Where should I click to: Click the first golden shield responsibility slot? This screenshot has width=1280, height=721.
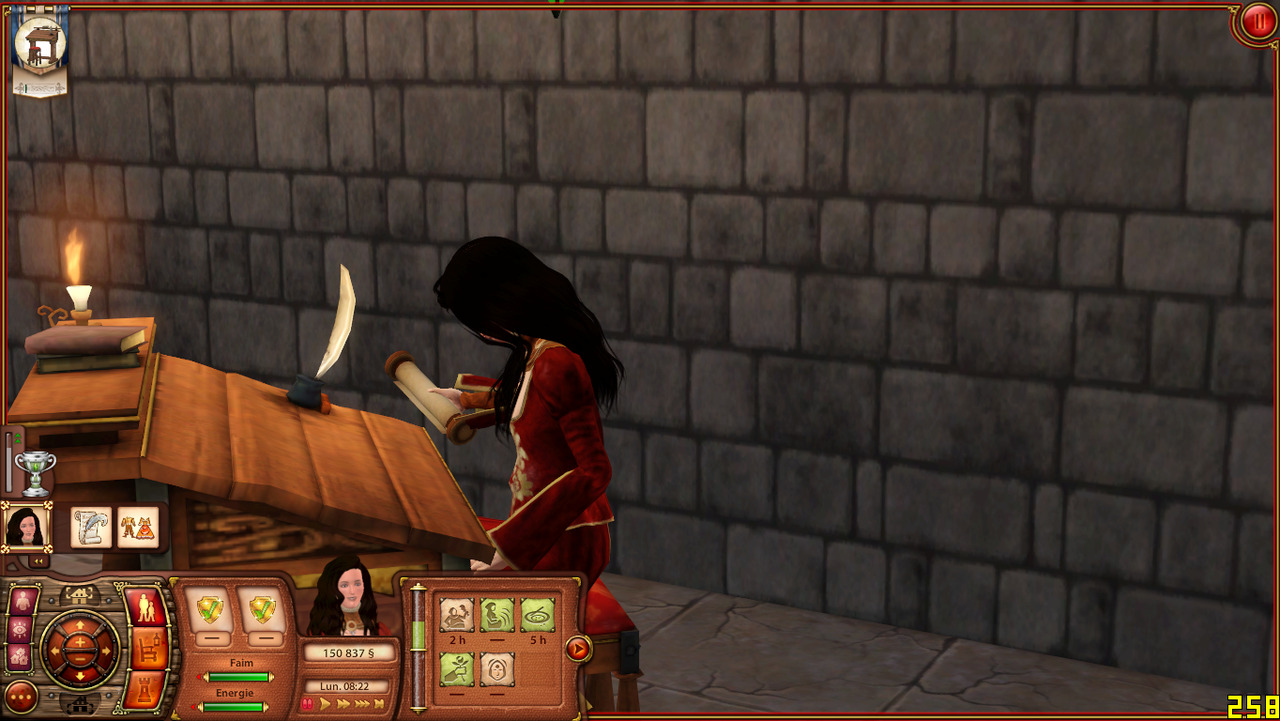click(x=211, y=608)
